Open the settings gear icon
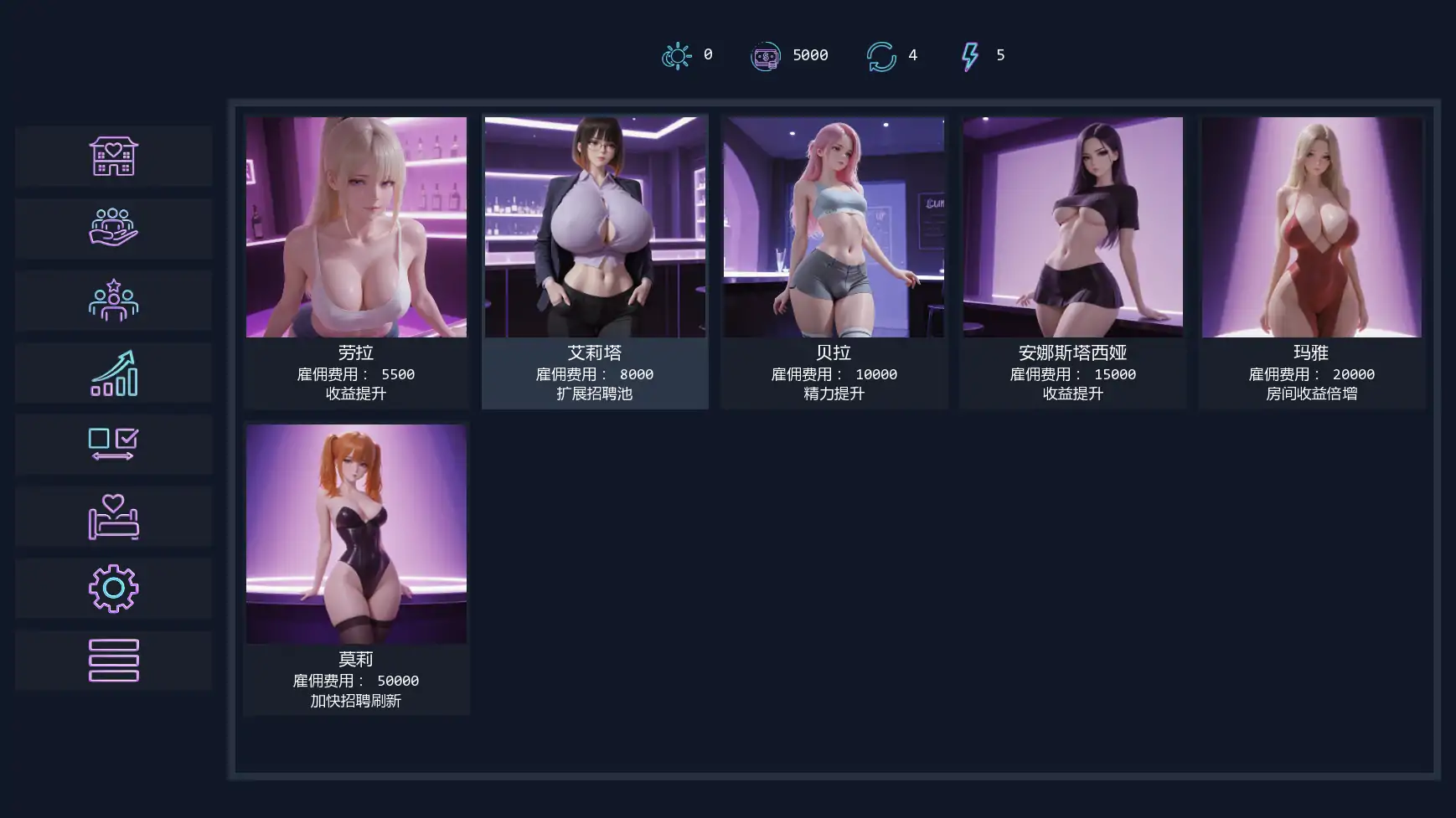This screenshot has width=1456, height=818. tap(113, 588)
